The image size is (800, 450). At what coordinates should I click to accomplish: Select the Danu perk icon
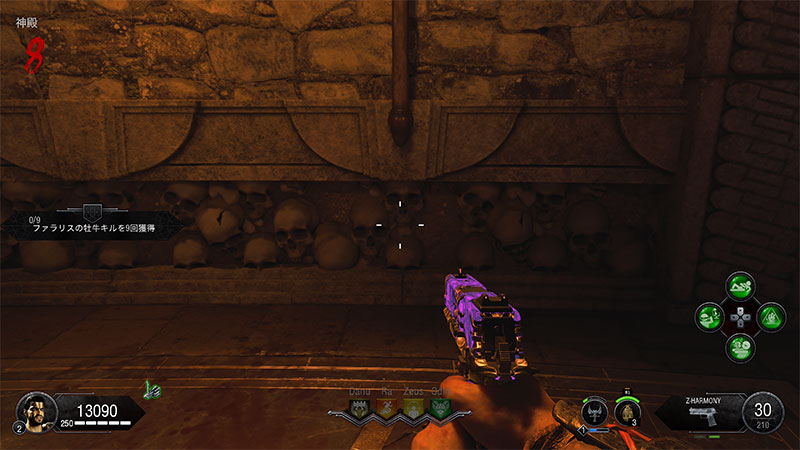[359, 409]
